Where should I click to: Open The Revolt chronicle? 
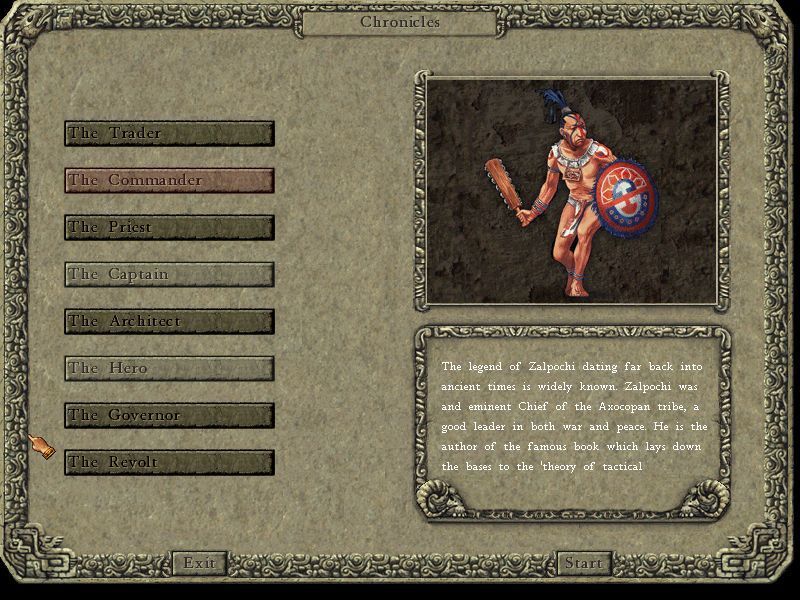(169, 463)
